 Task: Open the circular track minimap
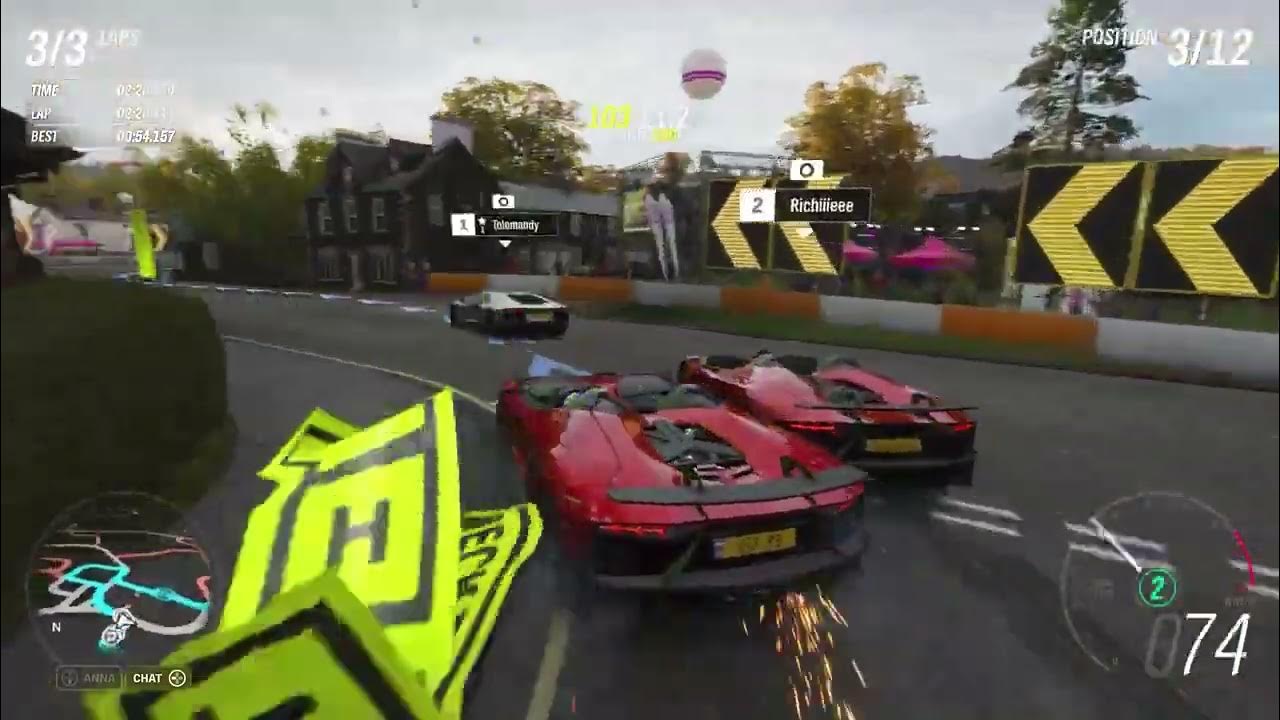click(118, 582)
